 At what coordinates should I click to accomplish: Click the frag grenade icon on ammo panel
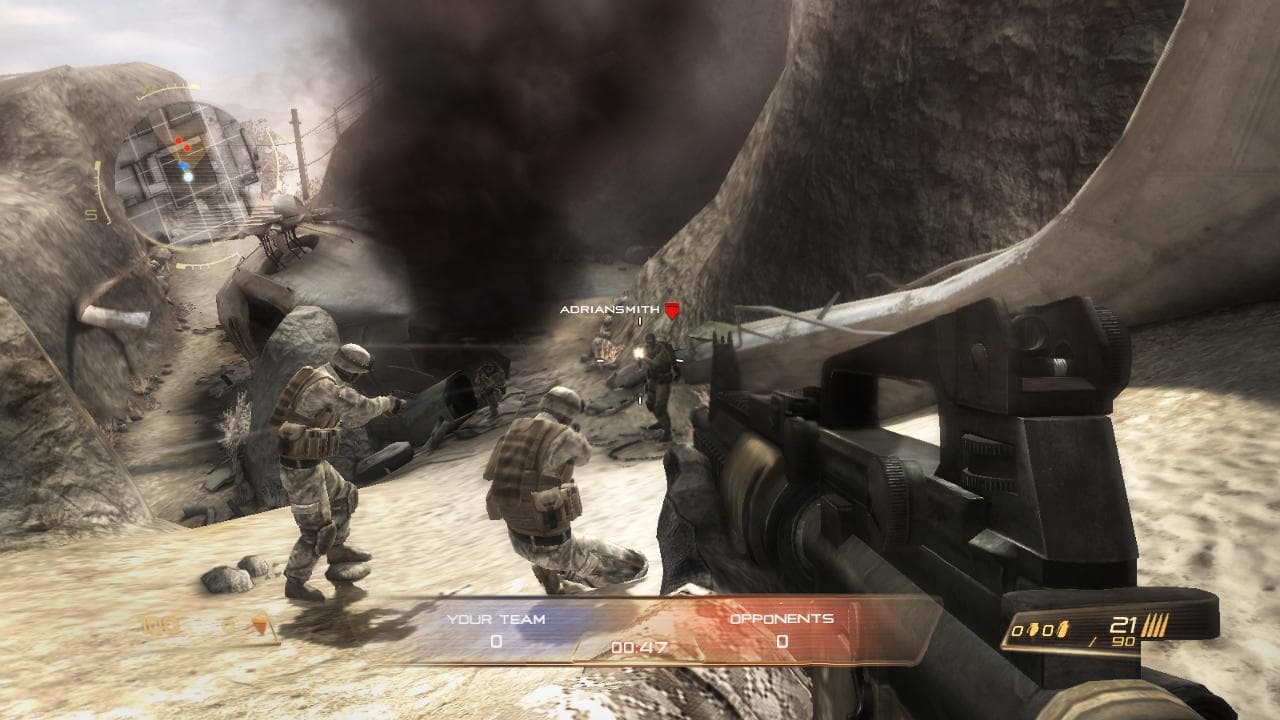1032,629
